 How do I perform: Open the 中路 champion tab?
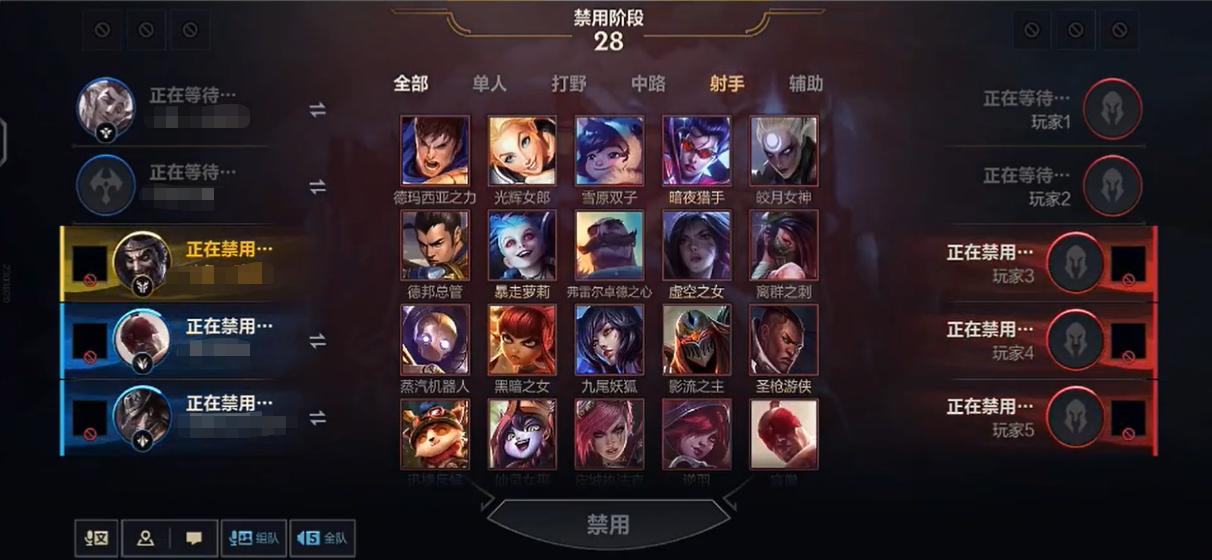click(x=648, y=84)
